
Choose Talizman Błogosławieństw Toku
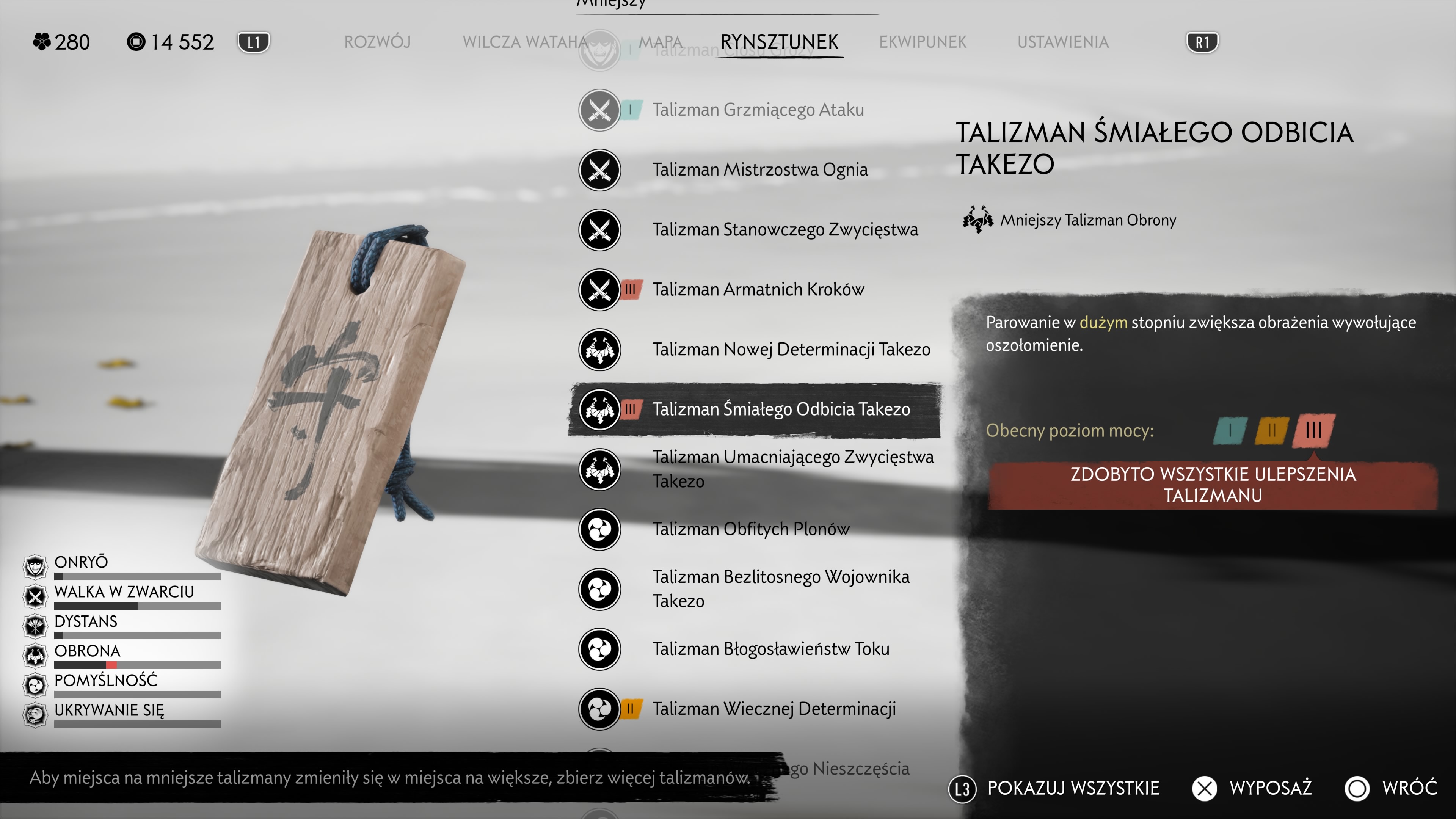click(770, 649)
